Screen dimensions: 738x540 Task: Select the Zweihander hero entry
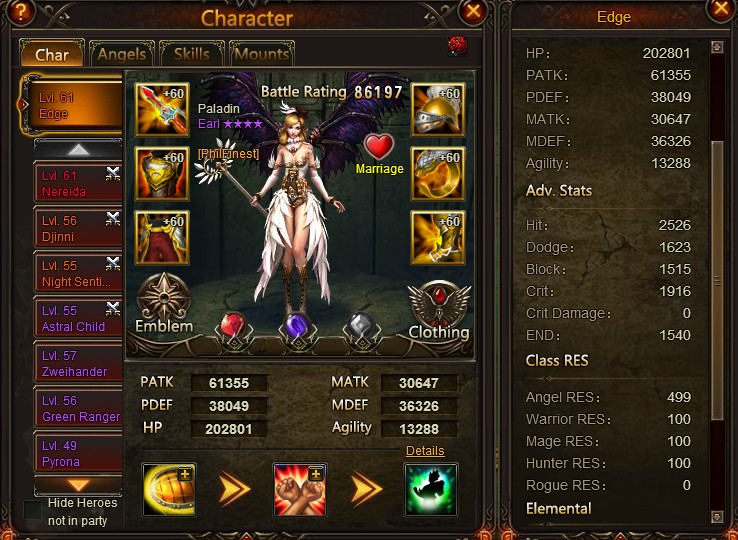(x=77, y=363)
